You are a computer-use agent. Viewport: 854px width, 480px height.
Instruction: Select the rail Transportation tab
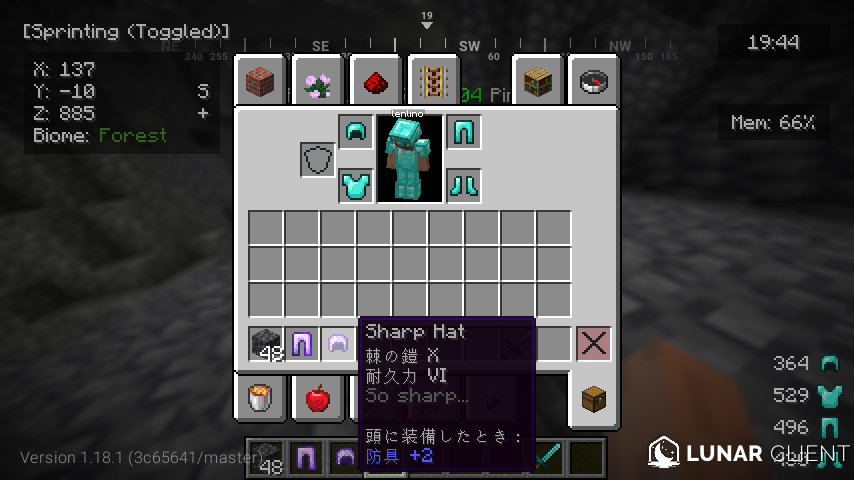pos(432,79)
